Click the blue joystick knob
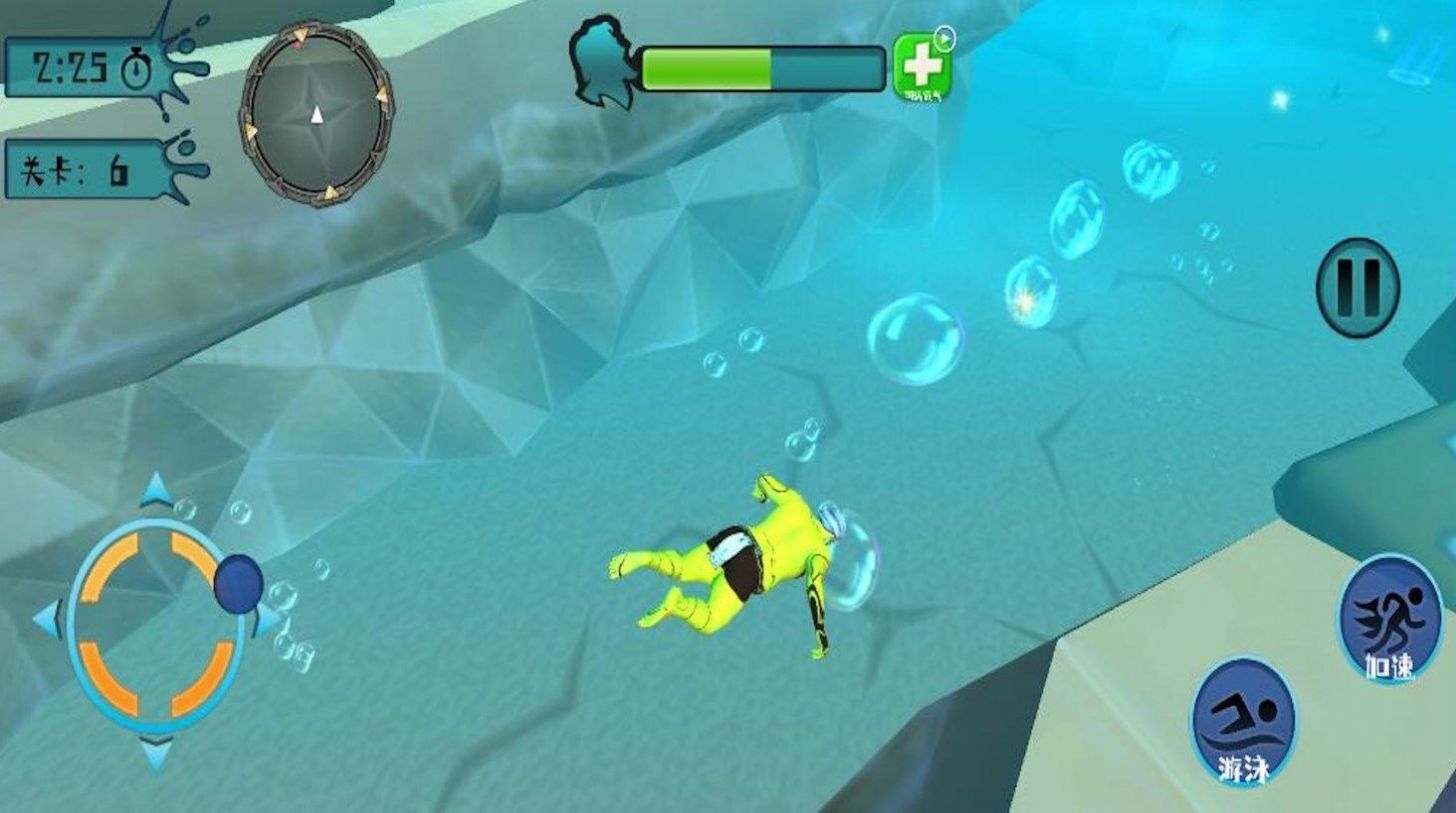 tap(238, 582)
